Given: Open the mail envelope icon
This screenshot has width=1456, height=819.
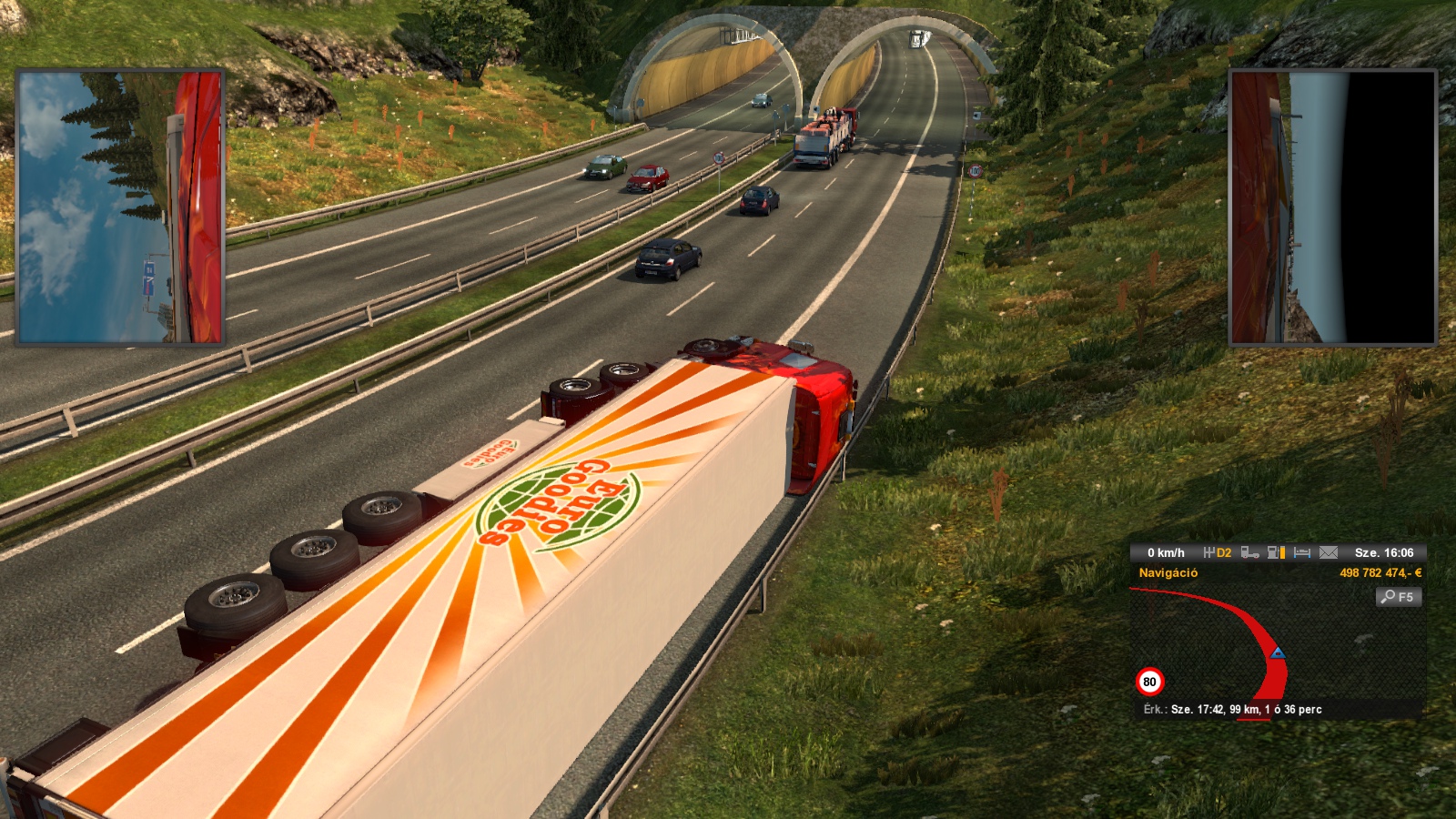Looking at the screenshot, I should click(x=1329, y=552).
